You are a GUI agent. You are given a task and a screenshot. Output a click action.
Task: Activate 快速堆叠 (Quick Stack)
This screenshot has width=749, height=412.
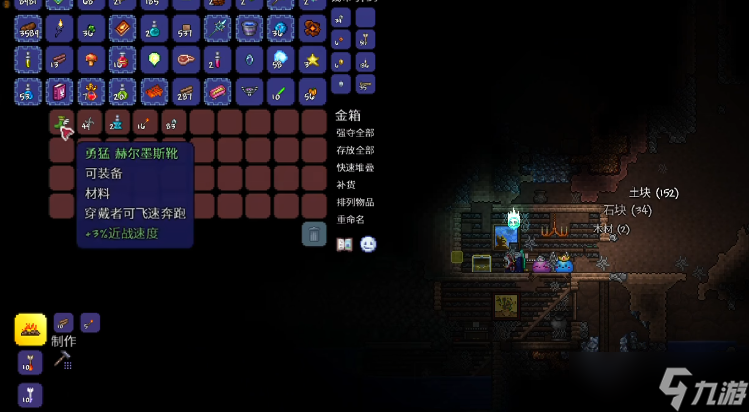(355, 167)
